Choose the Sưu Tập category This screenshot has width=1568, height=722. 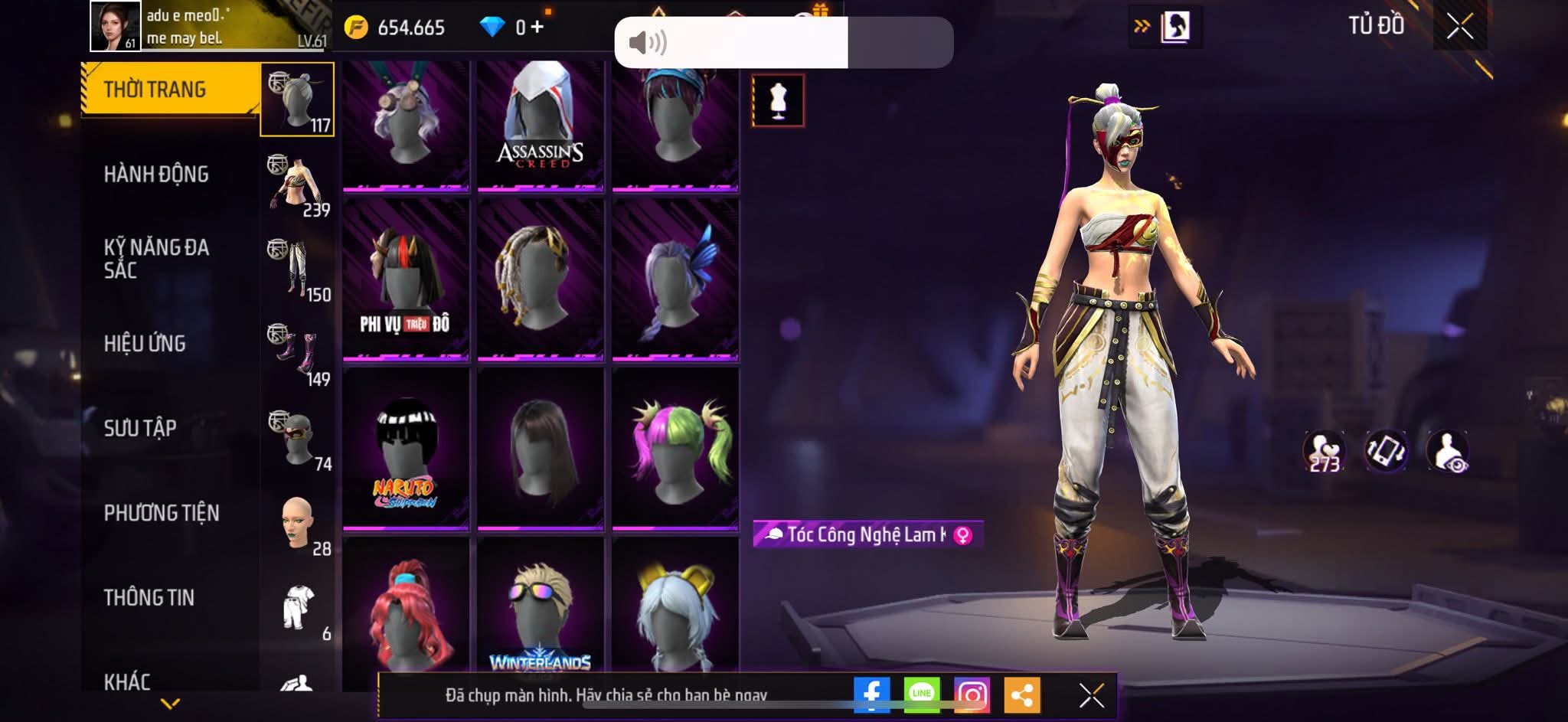tap(141, 428)
